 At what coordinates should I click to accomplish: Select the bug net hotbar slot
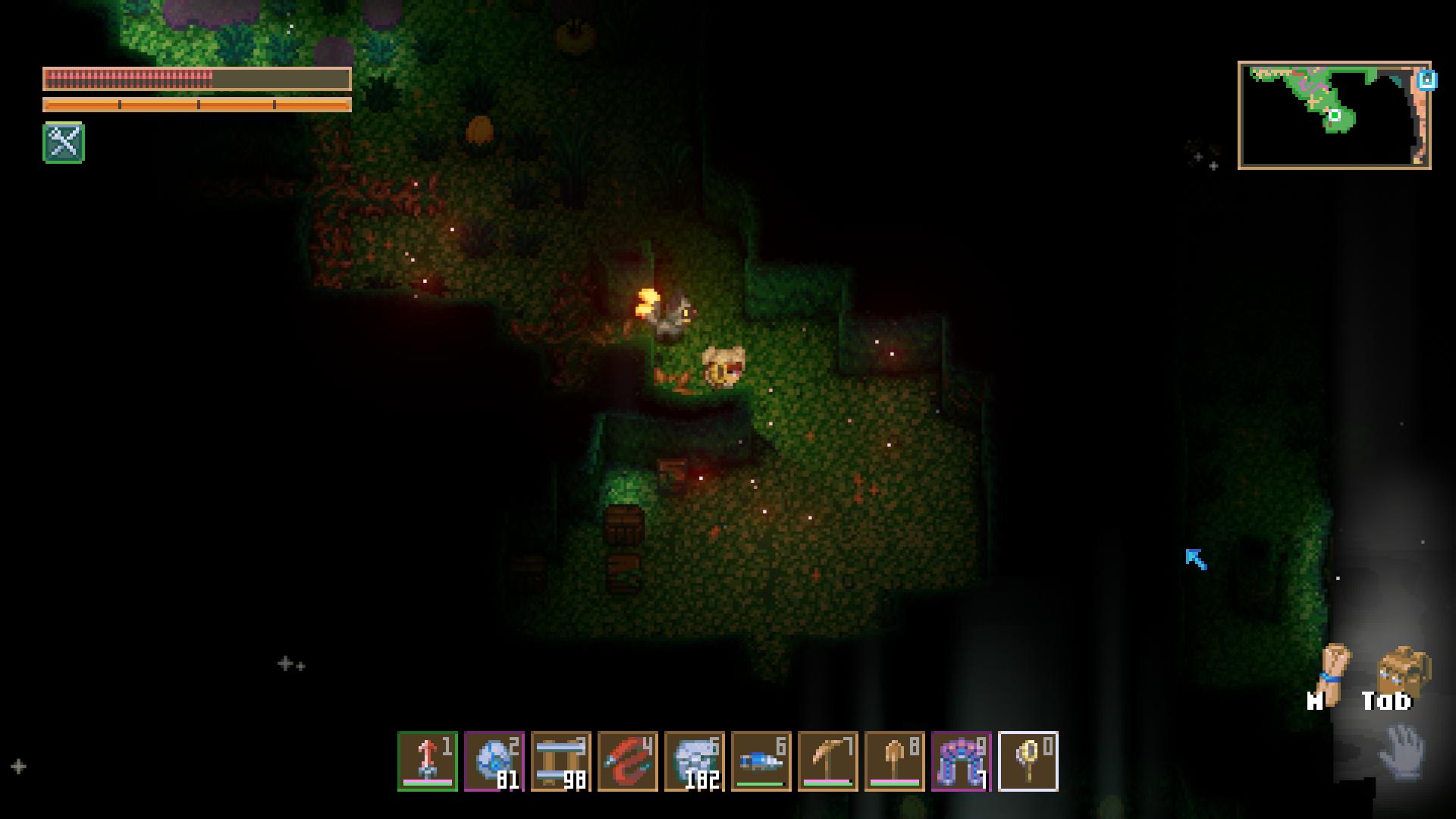pyautogui.click(x=1028, y=761)
